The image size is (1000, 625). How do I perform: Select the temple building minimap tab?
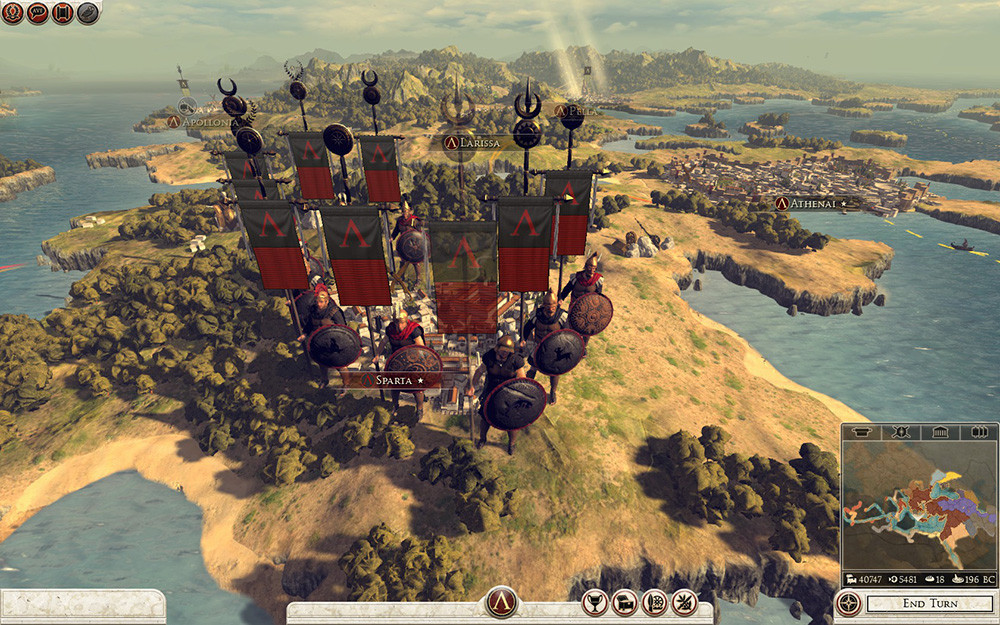pos(939,432)
